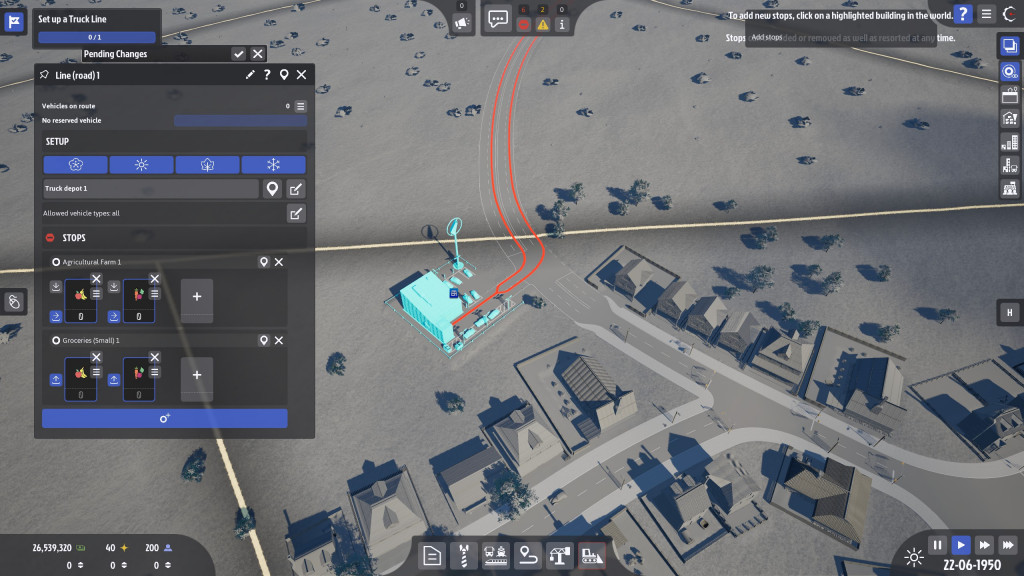
Task: Rename the line with the pencil icon
Action: 250,75
